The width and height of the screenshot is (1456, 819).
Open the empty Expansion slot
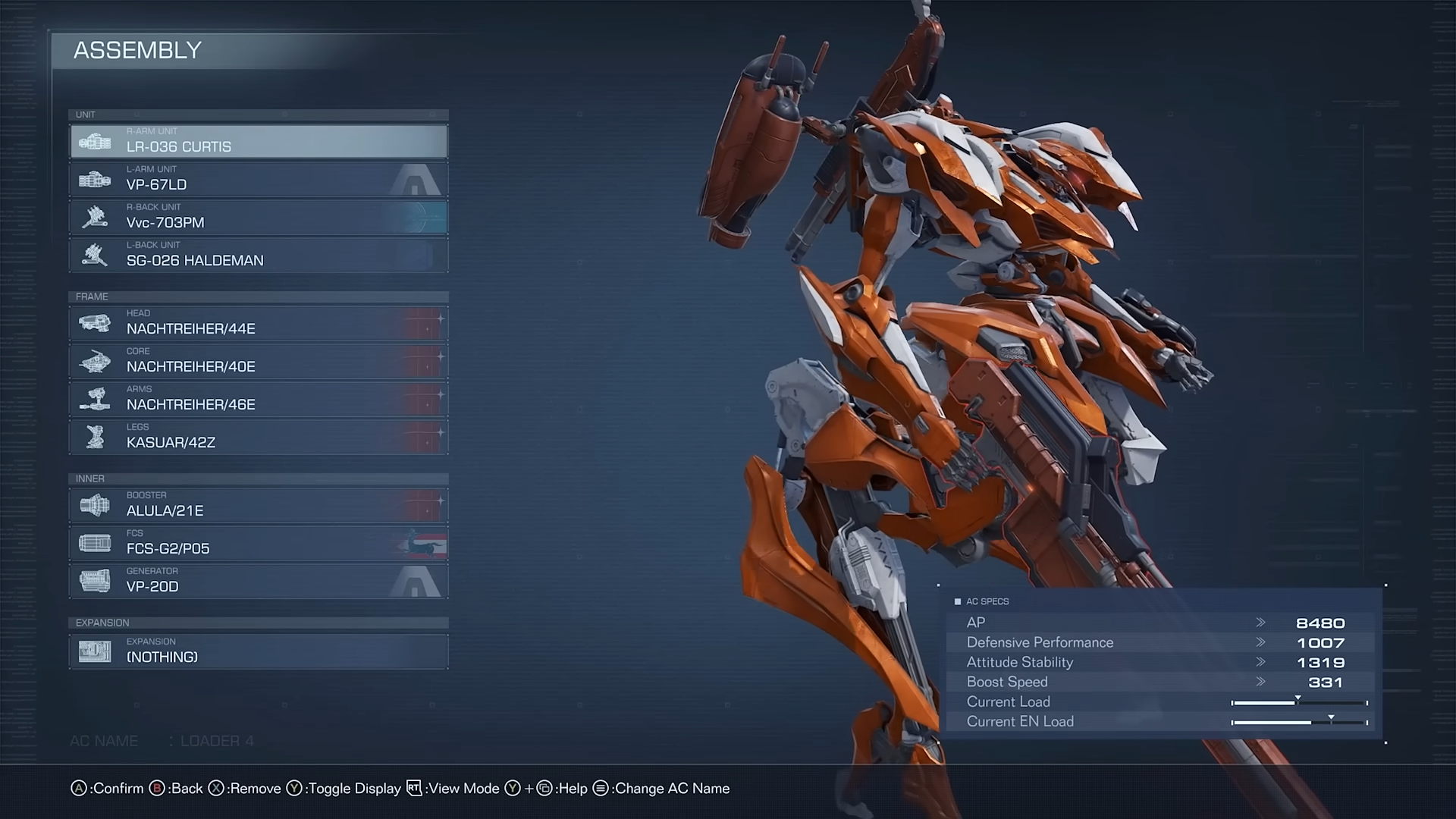(x=259, y=652)
